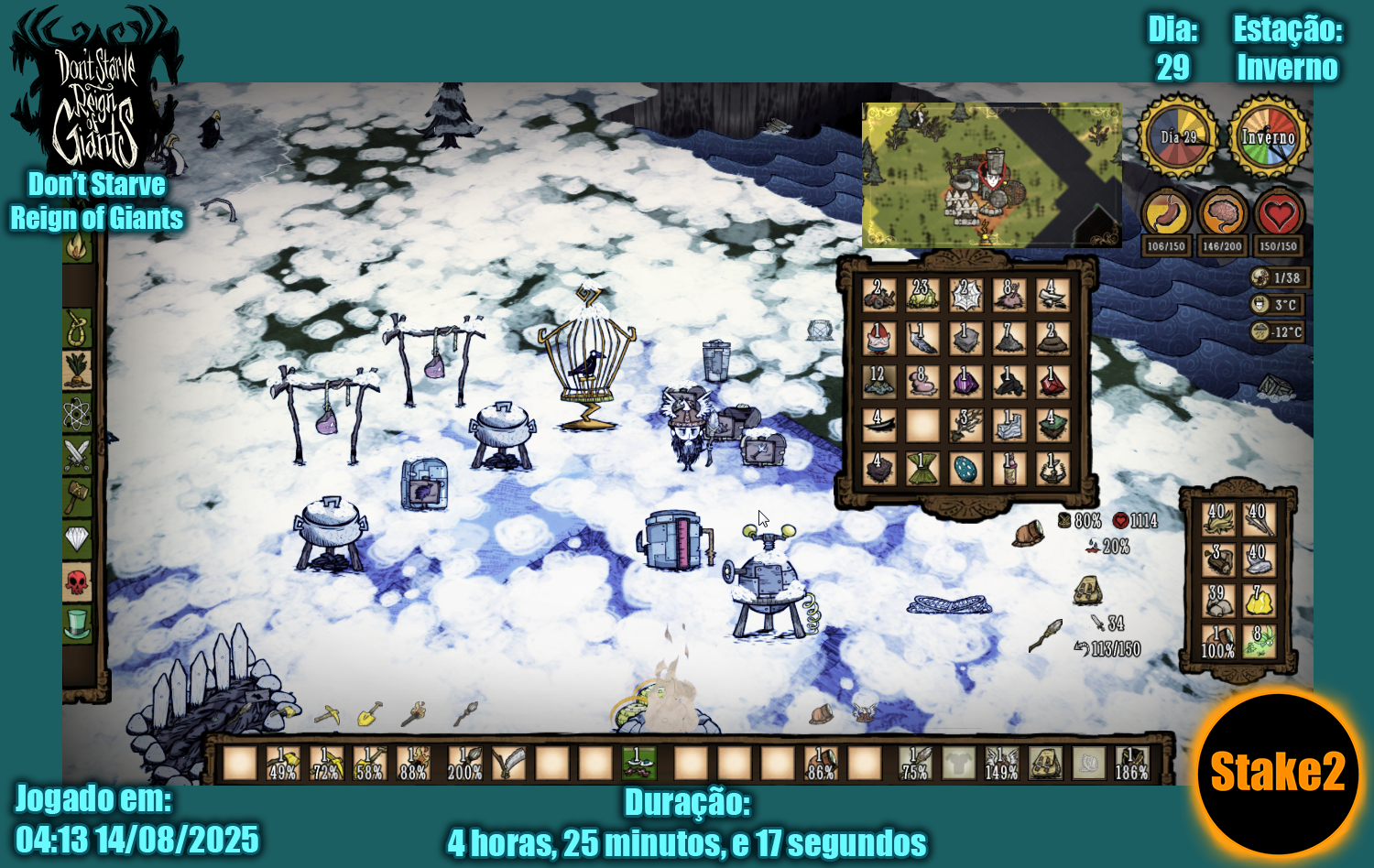Select the red gem slot
This screenshot has width=1374, height=868.
[1052, 382]
